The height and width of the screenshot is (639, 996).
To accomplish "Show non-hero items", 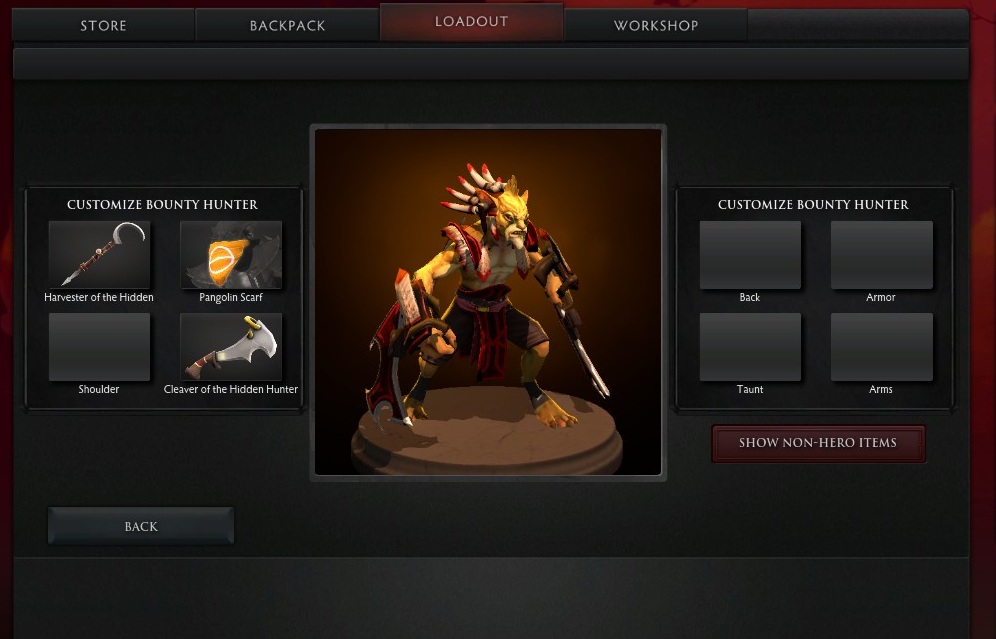I will [818, 443].
